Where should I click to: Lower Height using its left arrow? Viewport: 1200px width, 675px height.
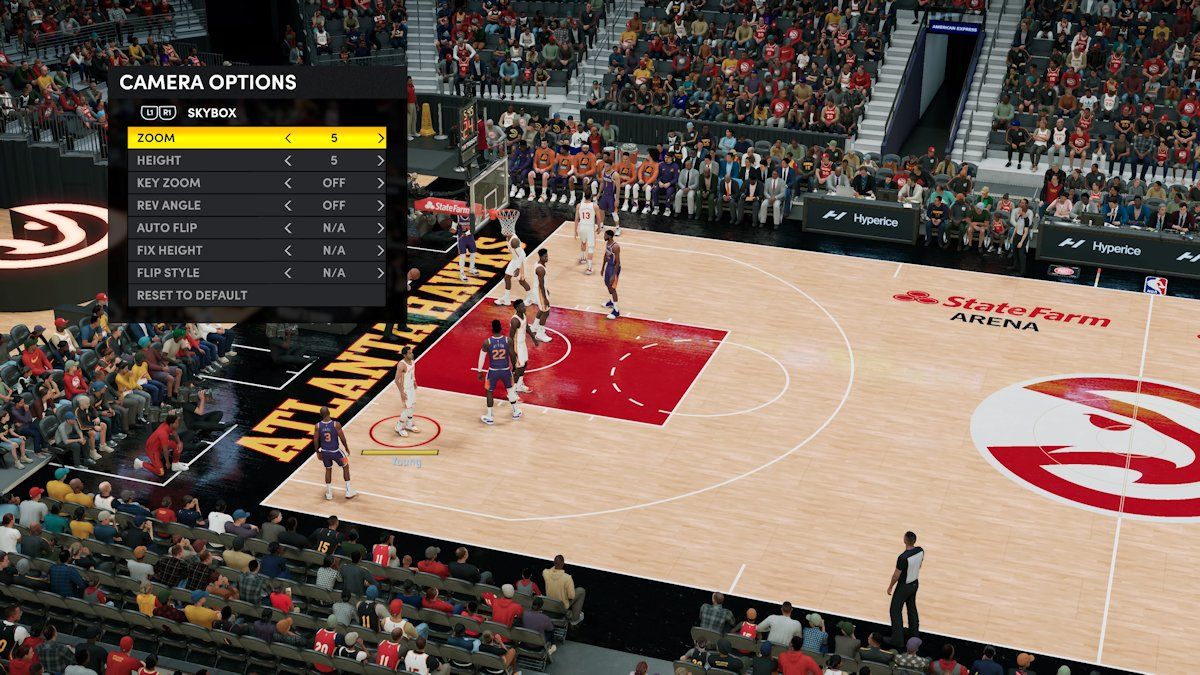[x=288, y=160]
